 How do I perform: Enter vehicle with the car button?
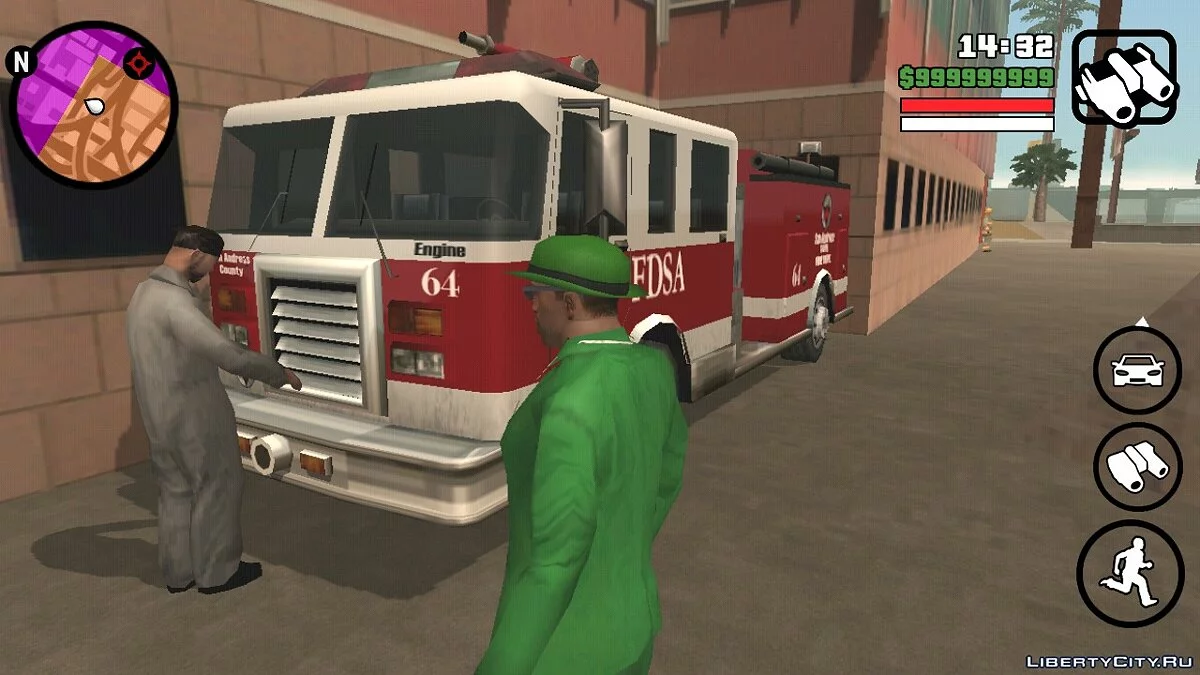point(1138,371)
